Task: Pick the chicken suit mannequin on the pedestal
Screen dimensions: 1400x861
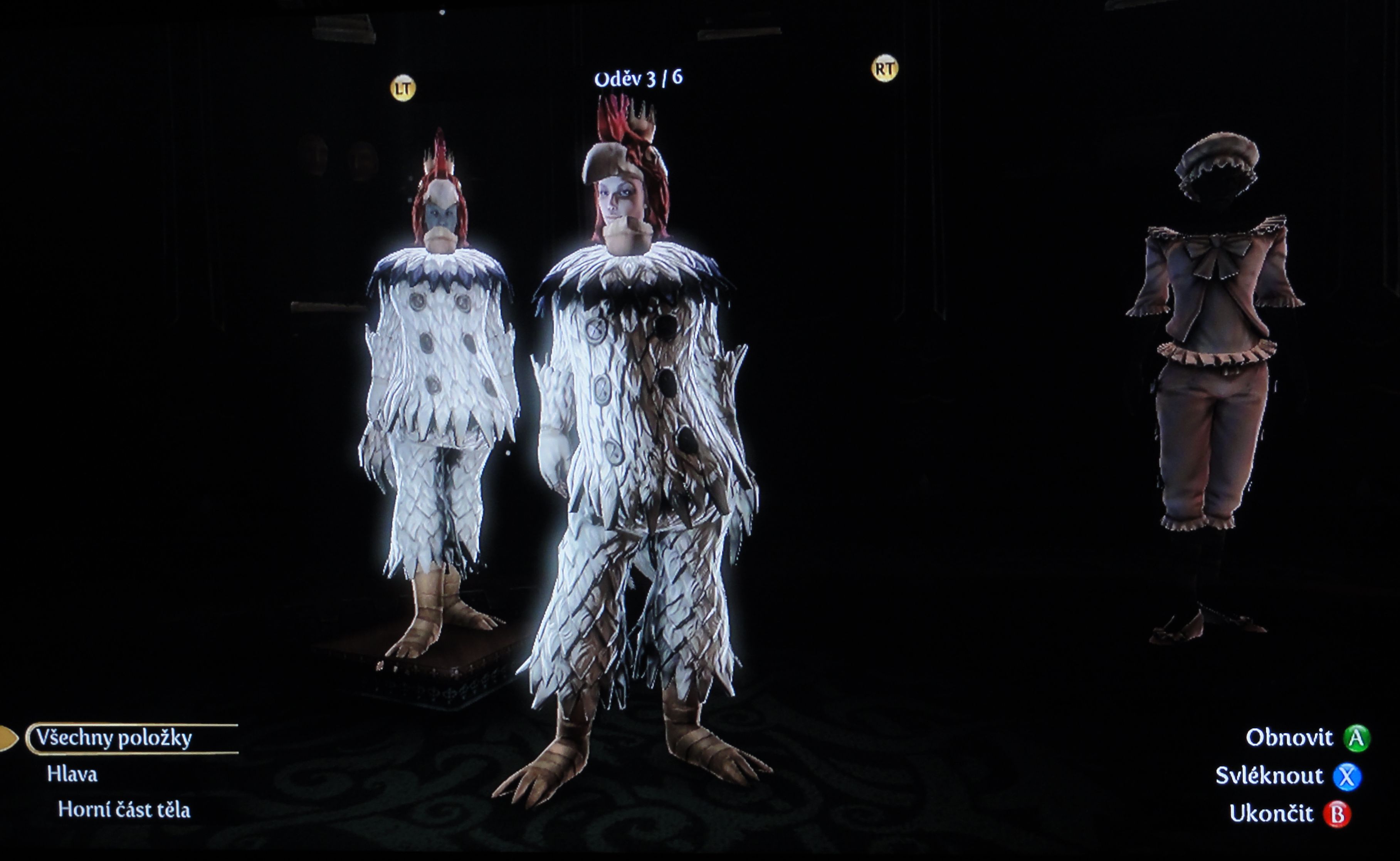Action: click(x=438, y=399)
